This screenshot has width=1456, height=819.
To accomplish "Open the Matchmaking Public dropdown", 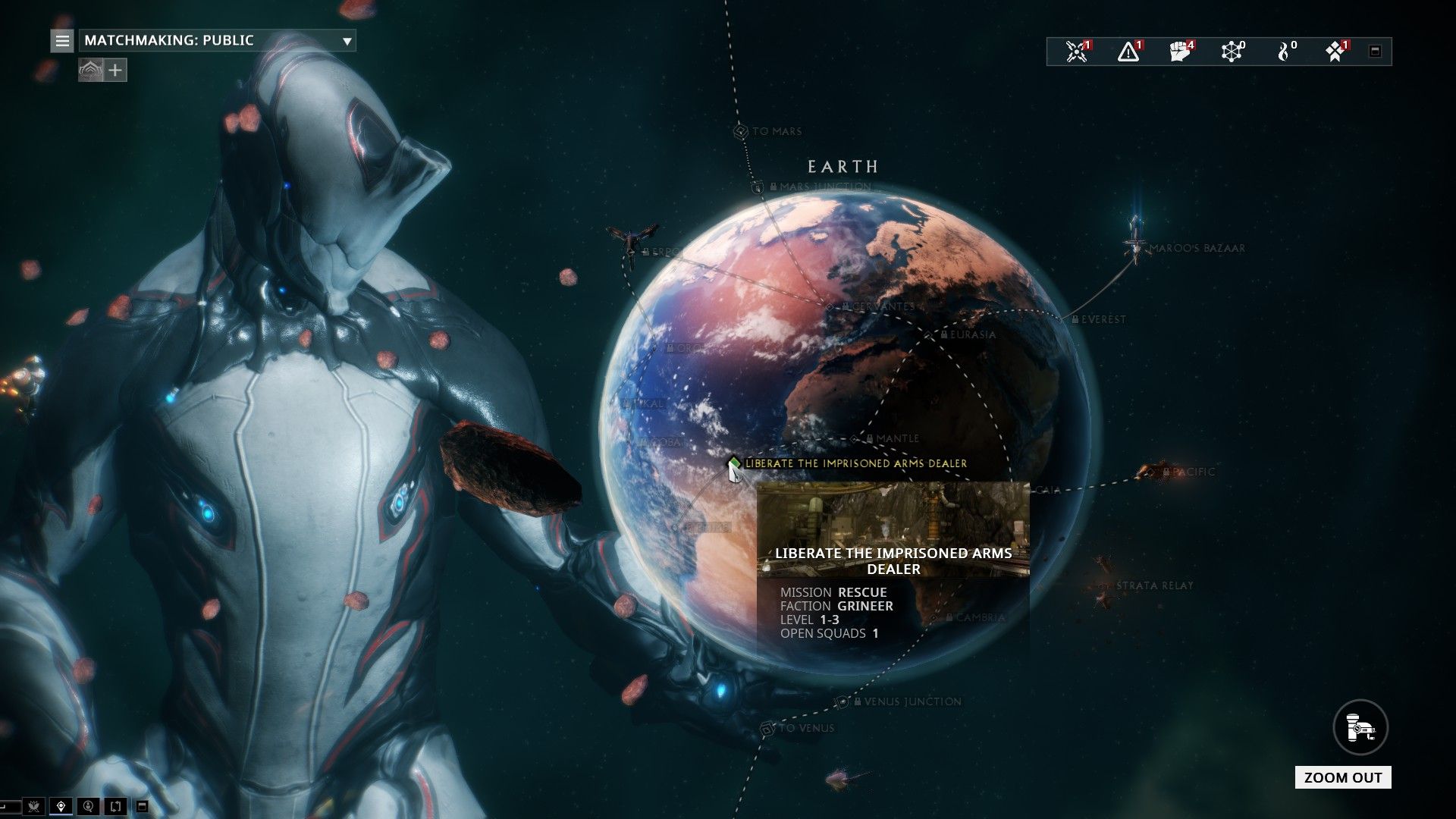I will pos(216,41).
